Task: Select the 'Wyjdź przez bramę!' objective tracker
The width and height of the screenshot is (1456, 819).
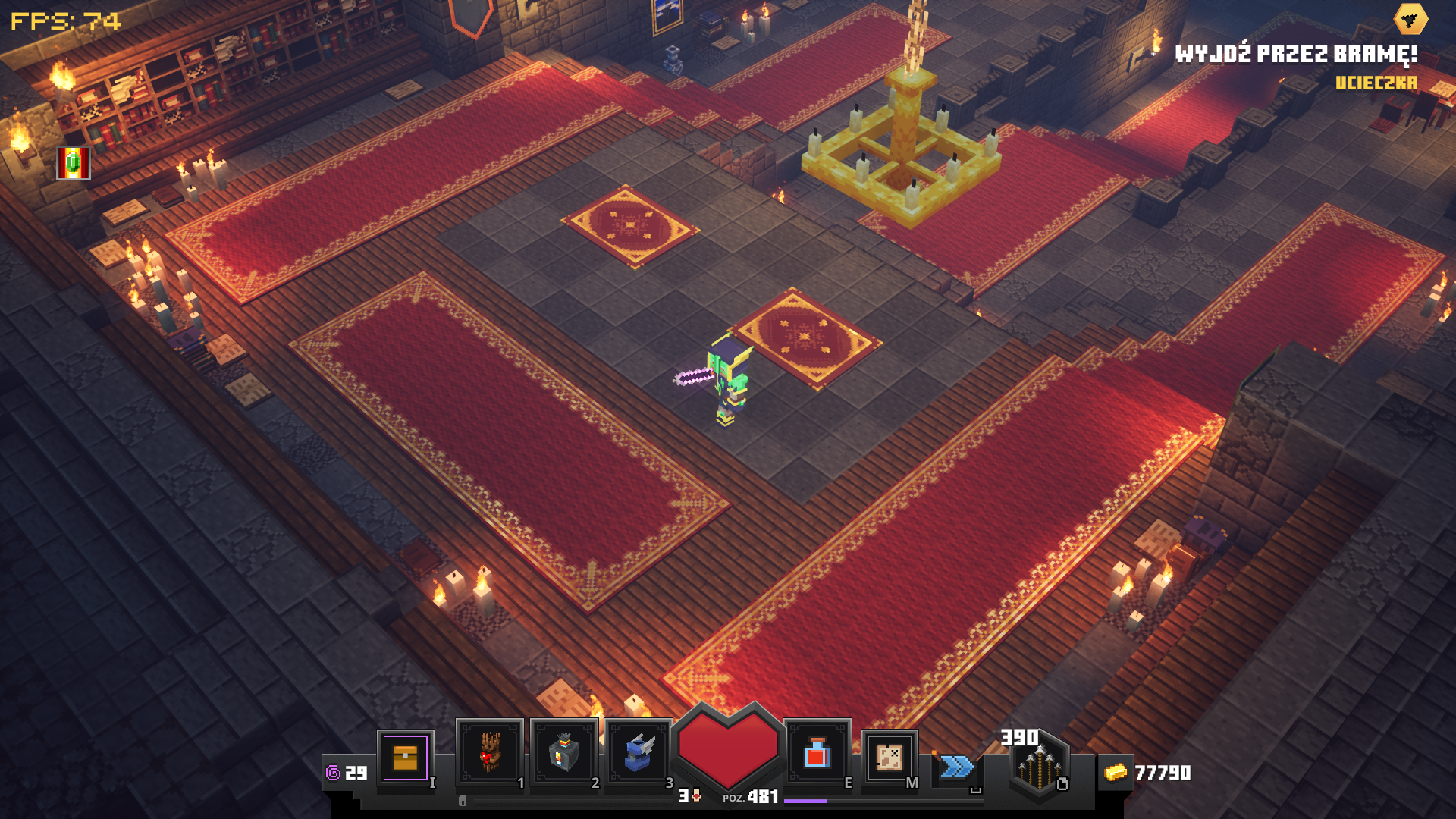Action: [1296, 55]
